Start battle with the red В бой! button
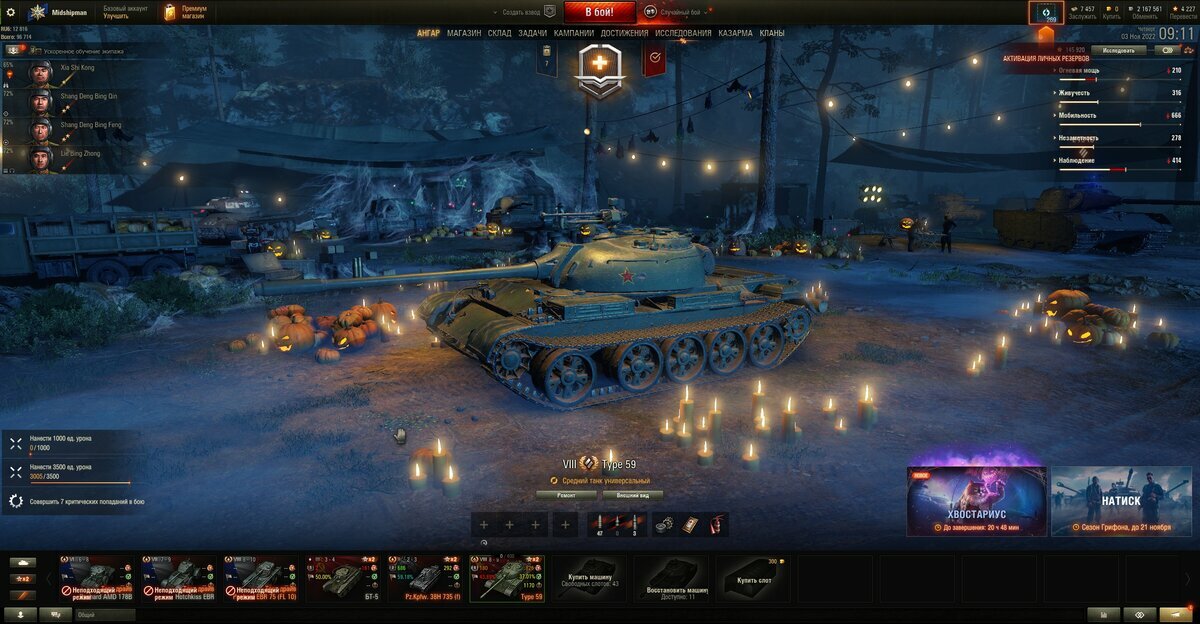The width and height of the screenshot is (1200, 624). 599,12
